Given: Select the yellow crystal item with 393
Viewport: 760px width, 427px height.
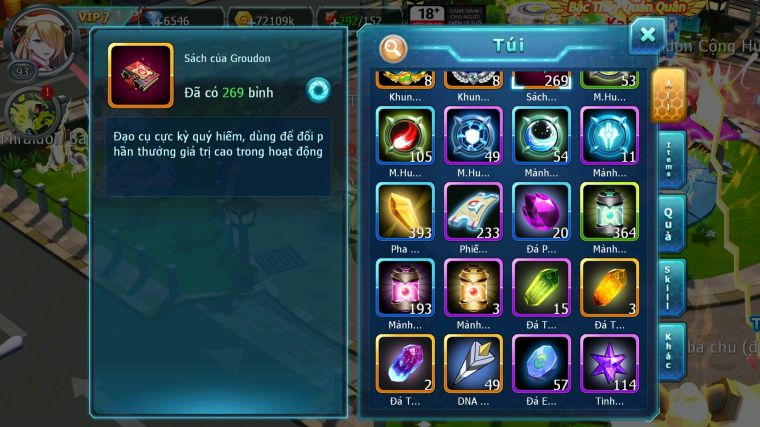Looking at the screenshot, I should point(405,211).
